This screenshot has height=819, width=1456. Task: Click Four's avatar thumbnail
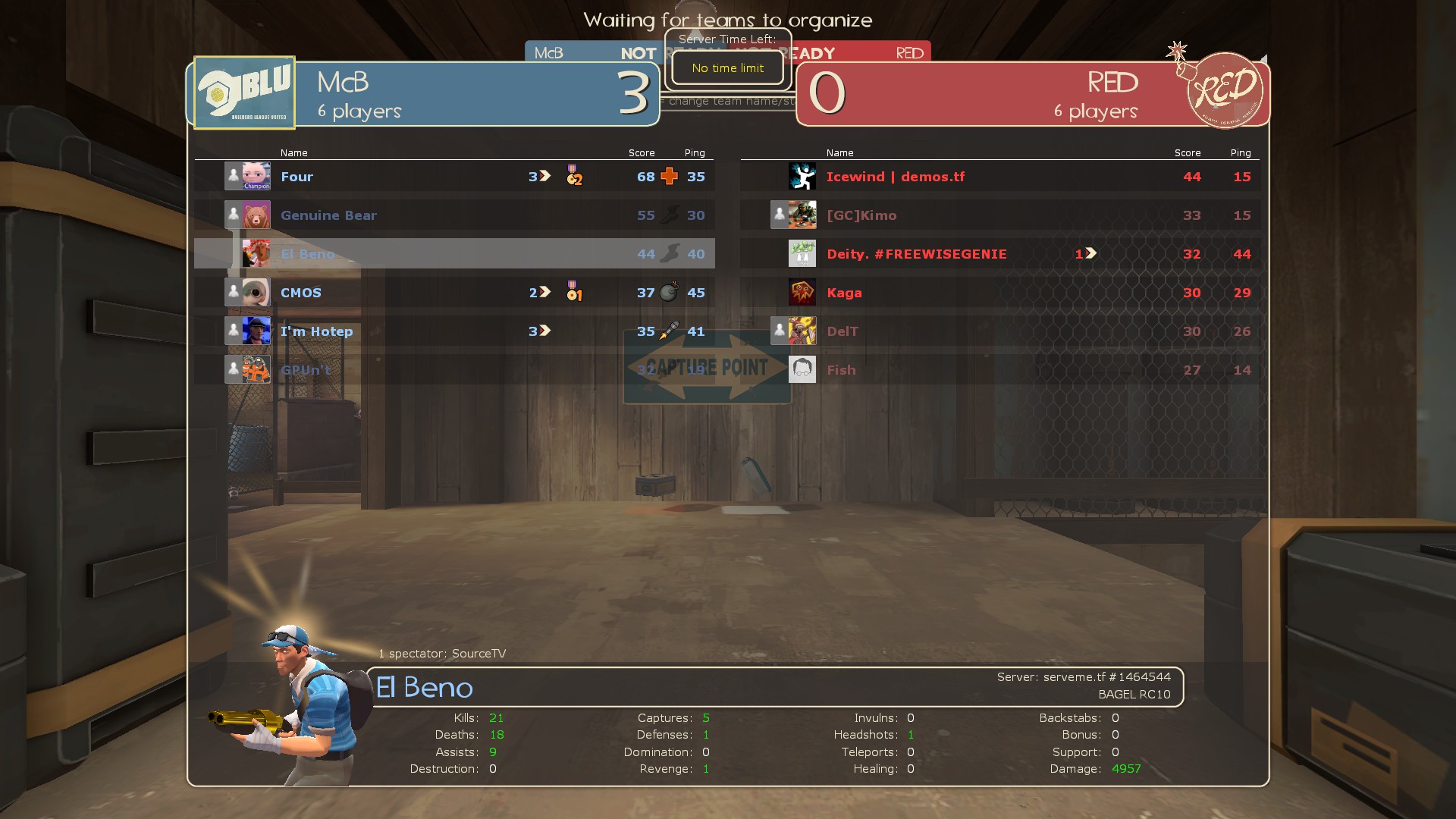click(256, 177)
